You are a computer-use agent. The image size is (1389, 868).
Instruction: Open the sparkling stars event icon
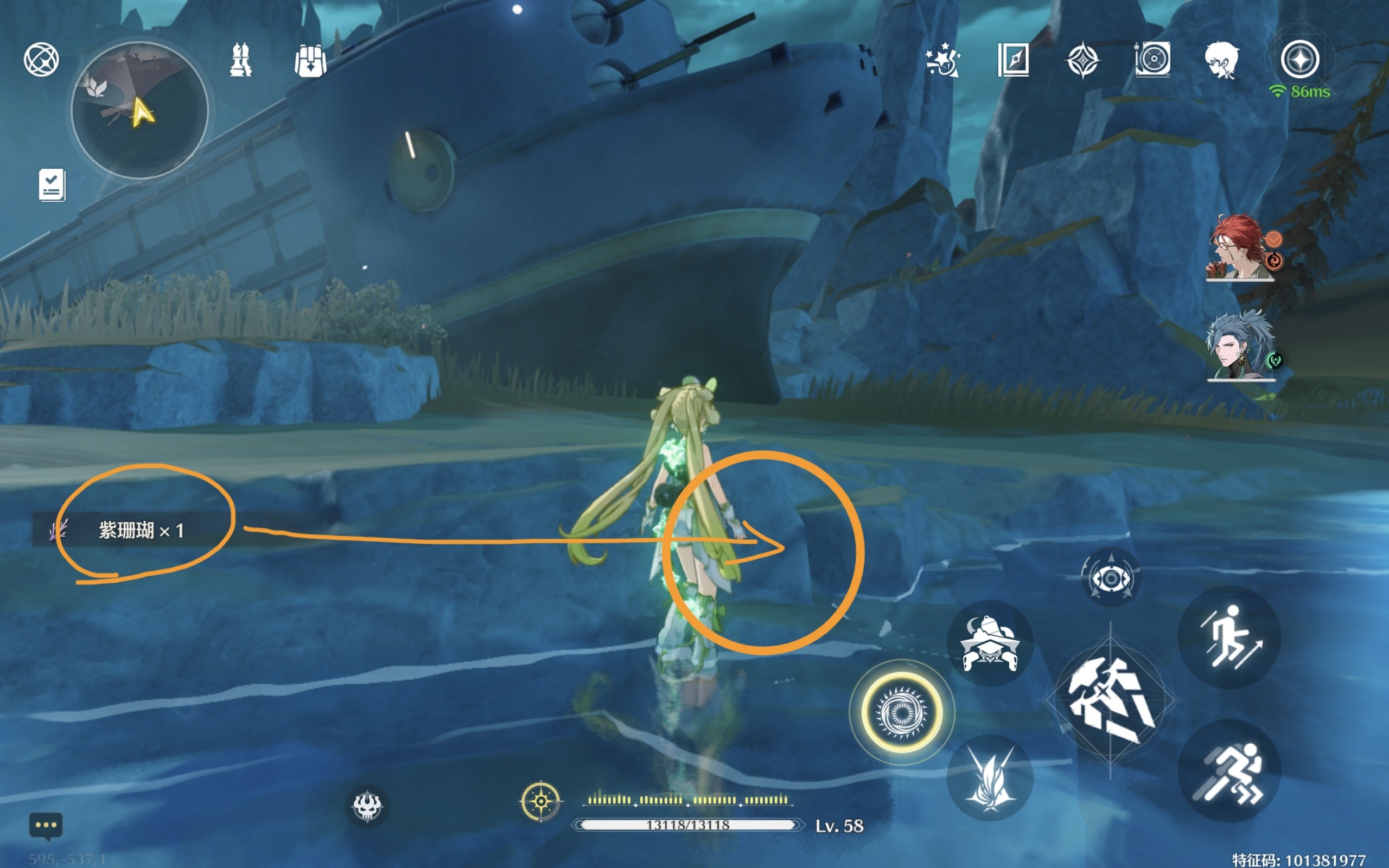[942, 60]
